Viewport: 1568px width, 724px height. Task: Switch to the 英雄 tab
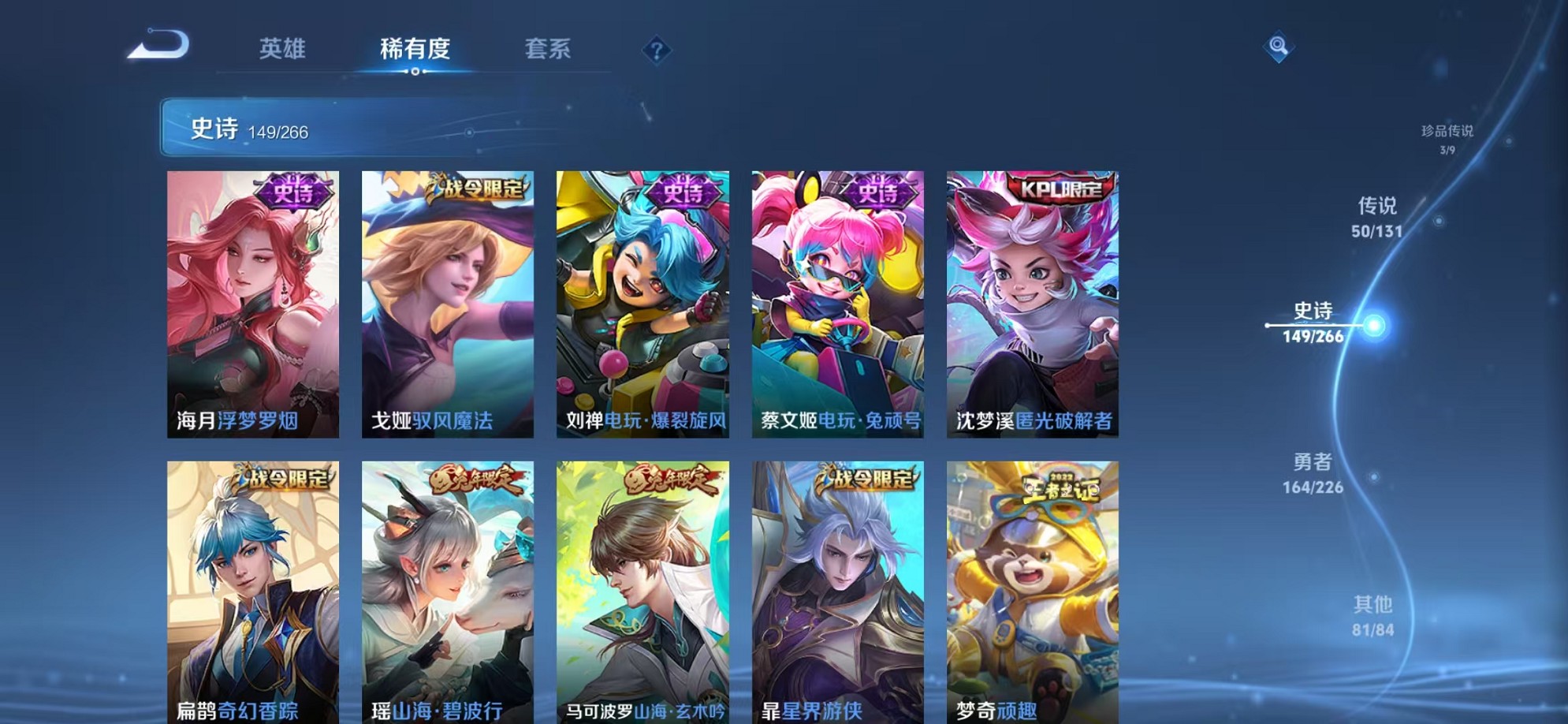[281, 49]
